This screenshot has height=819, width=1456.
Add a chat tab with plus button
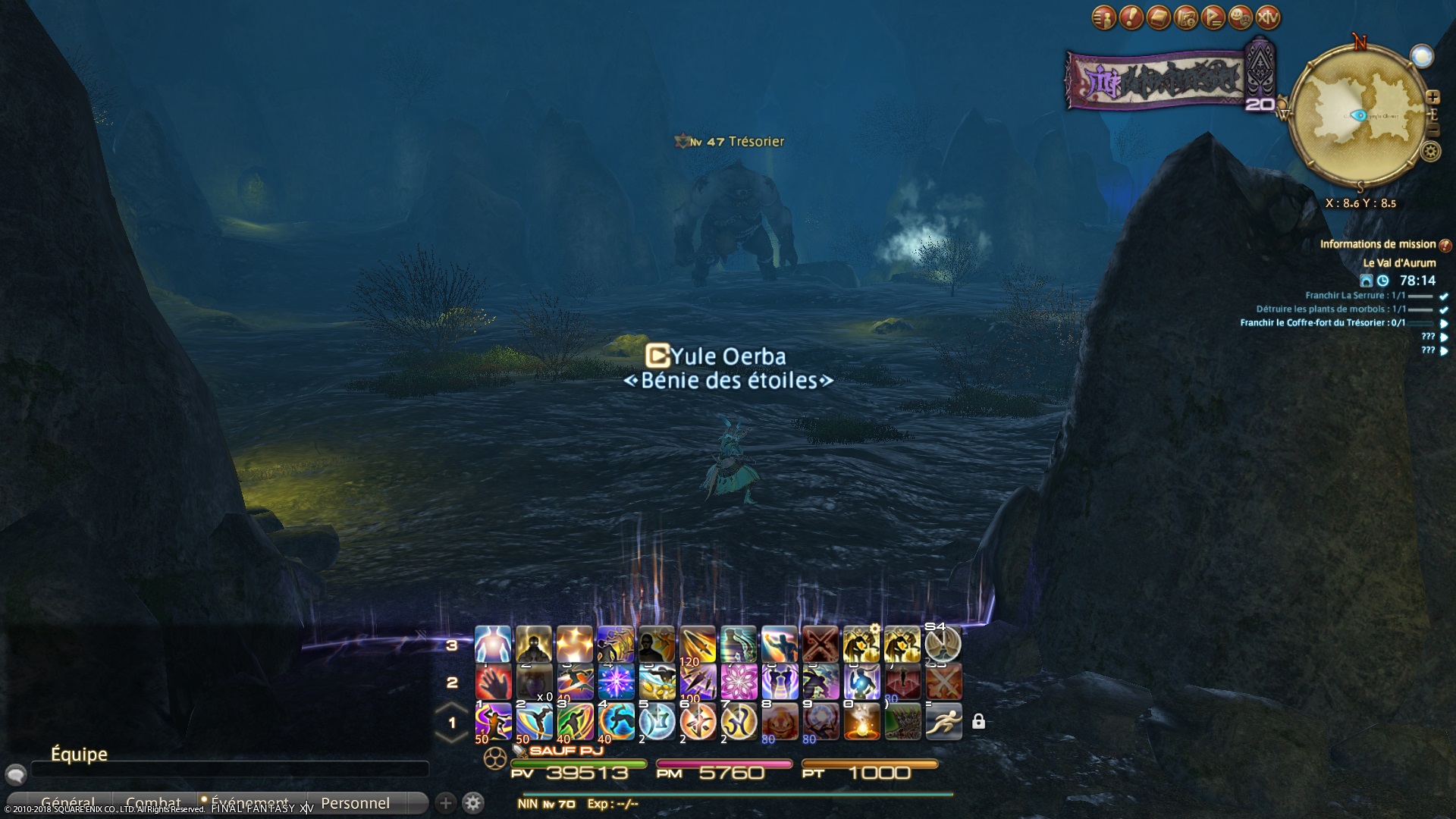446,803
